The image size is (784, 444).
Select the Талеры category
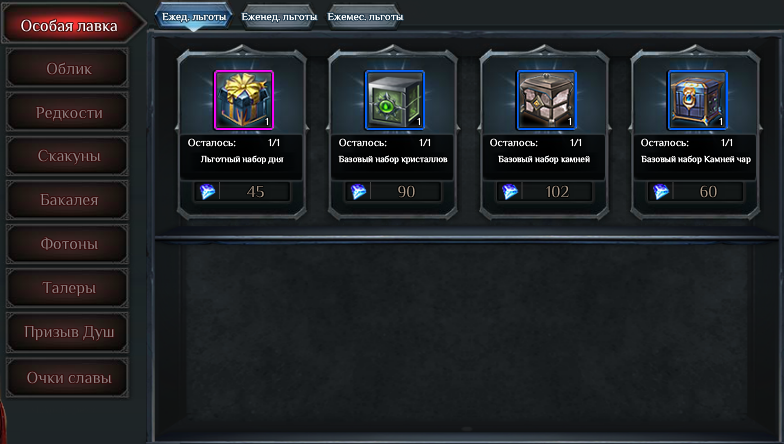(x=68, y=289)
